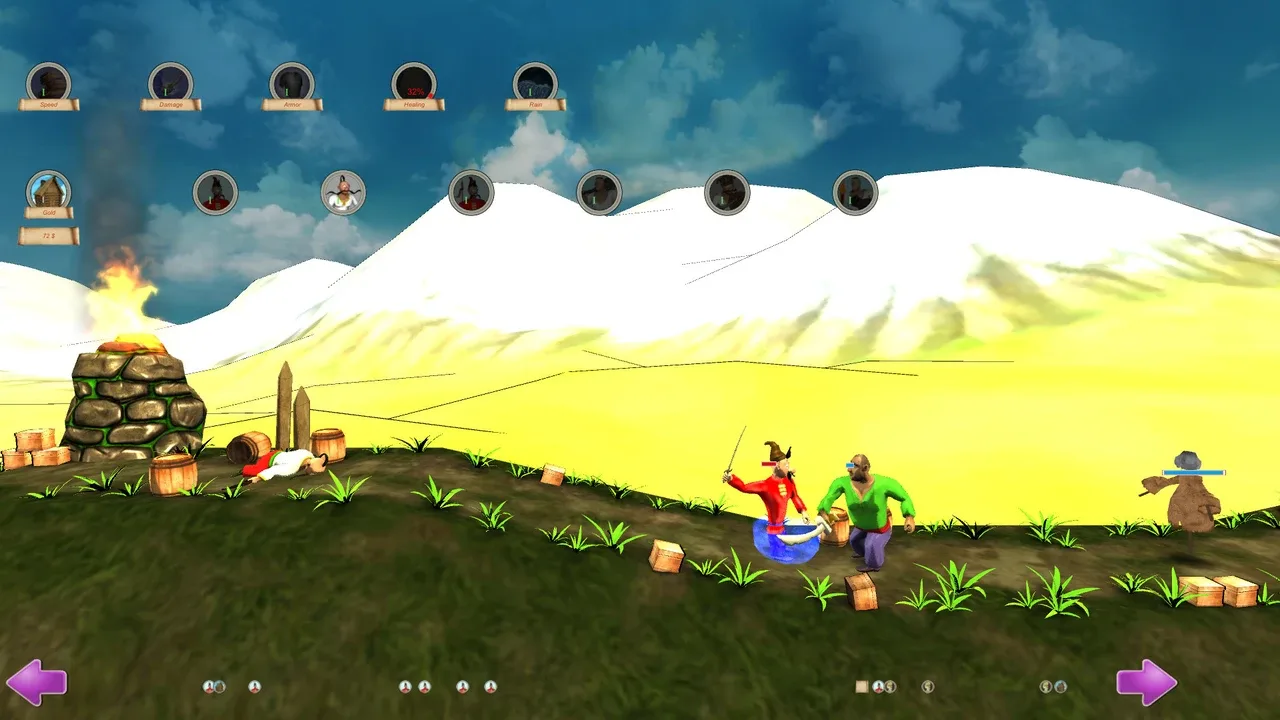The width and height of the screenshot is (1280, 720).
Task: Select the leftmost red-coat soldier portrait
Action: pos(214,192)
